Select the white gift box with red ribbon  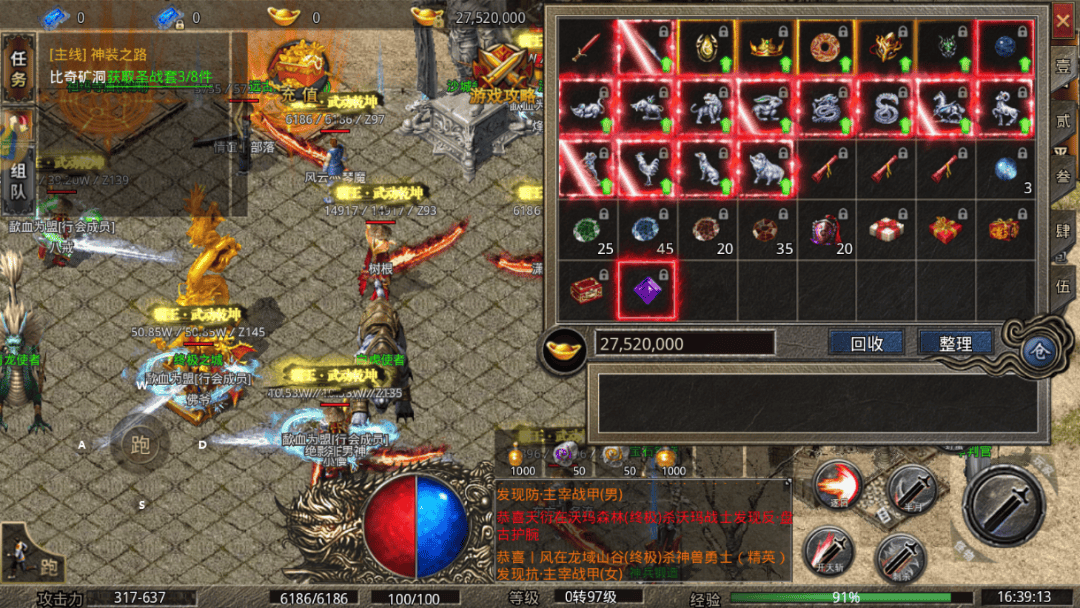pos(887,230)
